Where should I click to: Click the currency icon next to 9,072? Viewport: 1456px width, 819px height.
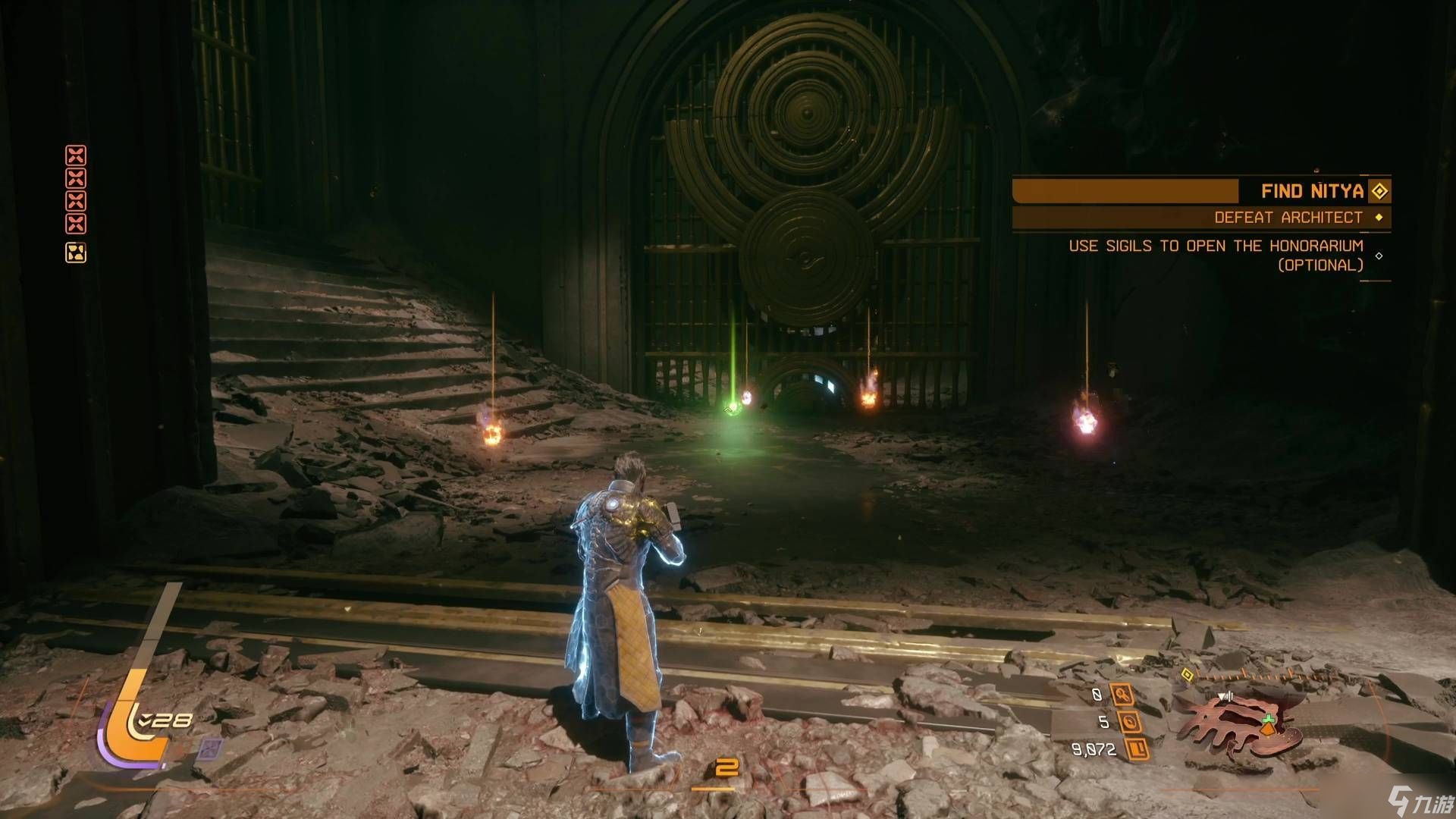click(x=1135, y=749)
